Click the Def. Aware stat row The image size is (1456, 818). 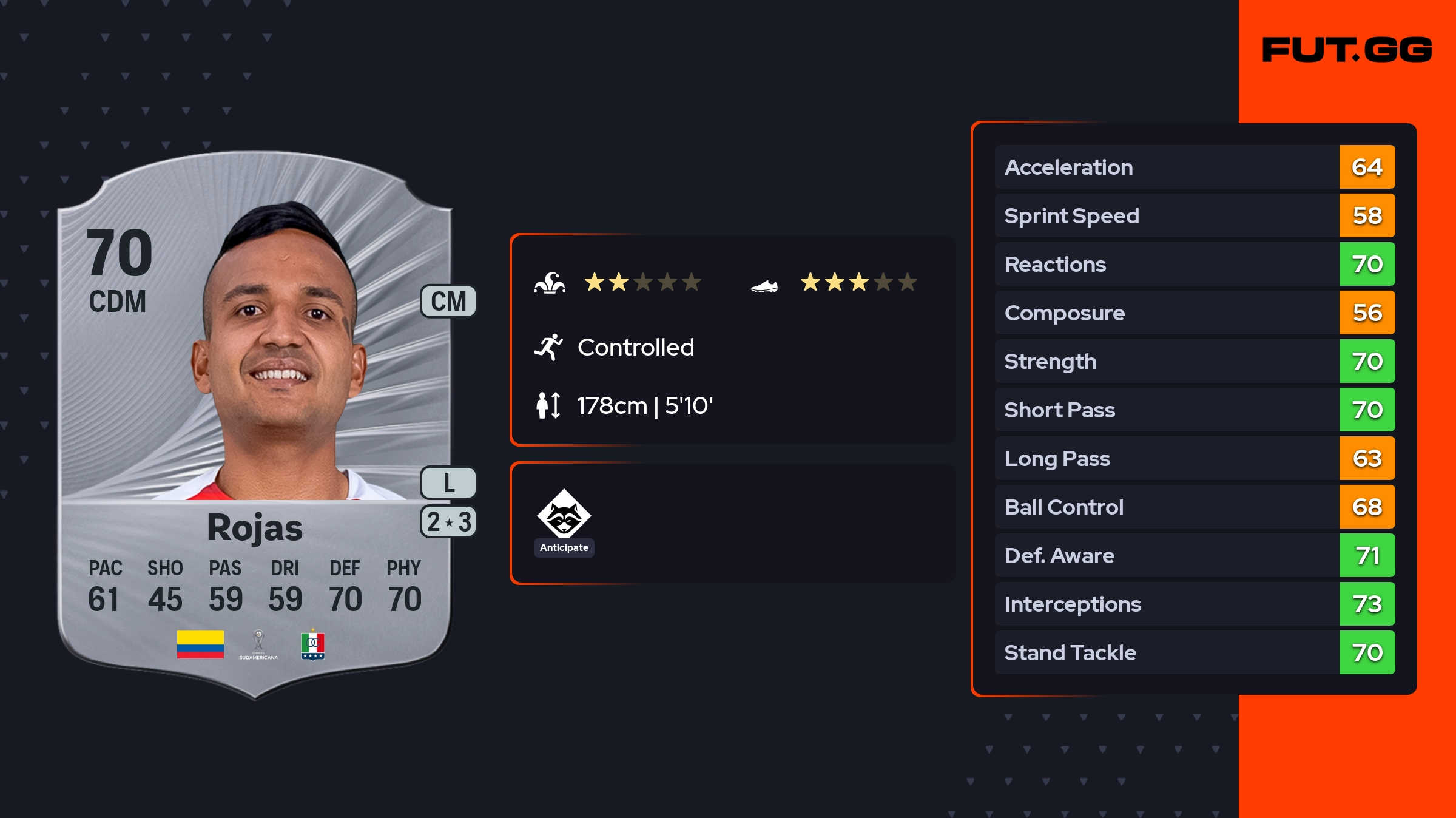[x=1194, y=556]
